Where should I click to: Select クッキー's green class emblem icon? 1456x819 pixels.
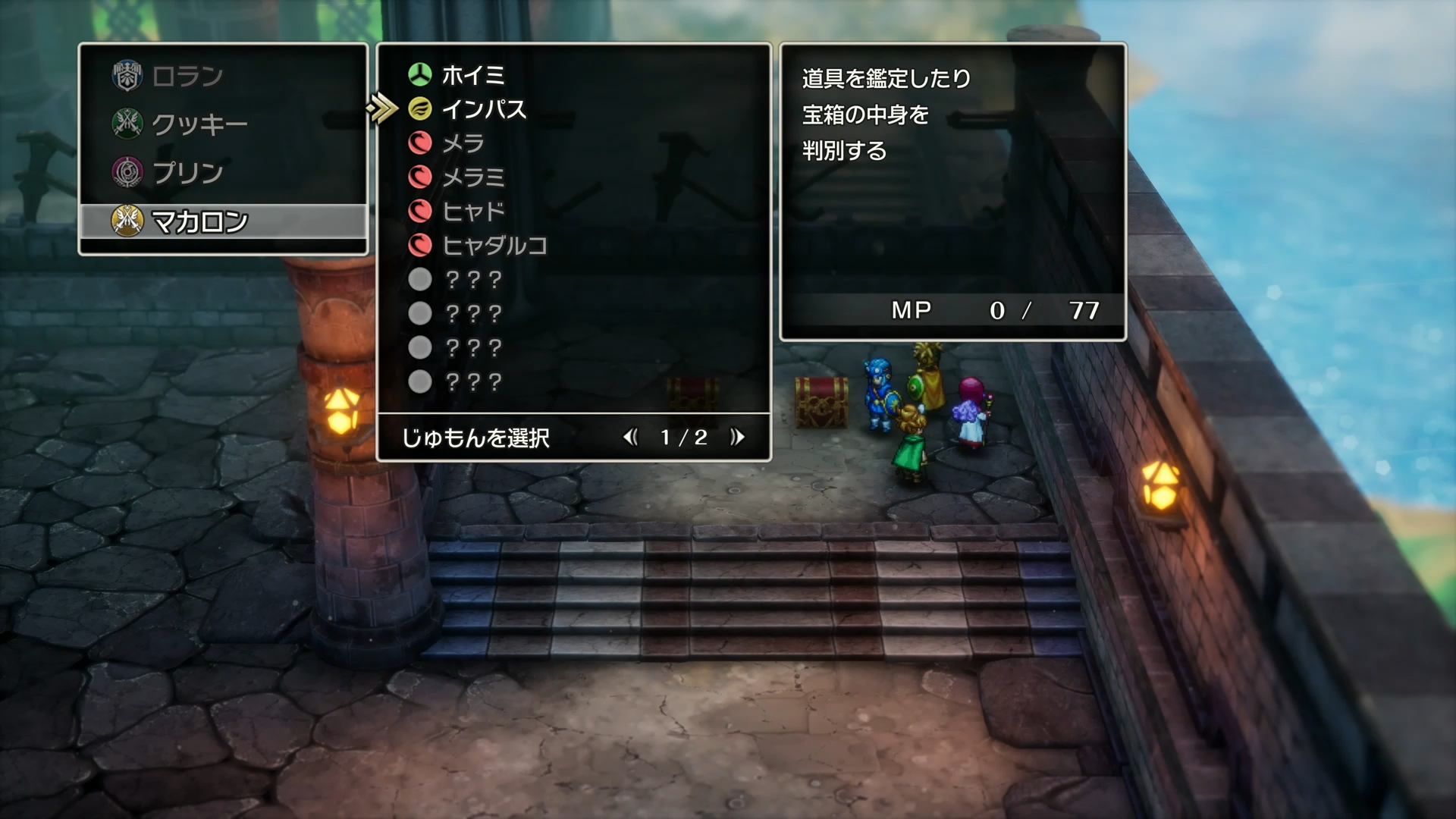126,123
